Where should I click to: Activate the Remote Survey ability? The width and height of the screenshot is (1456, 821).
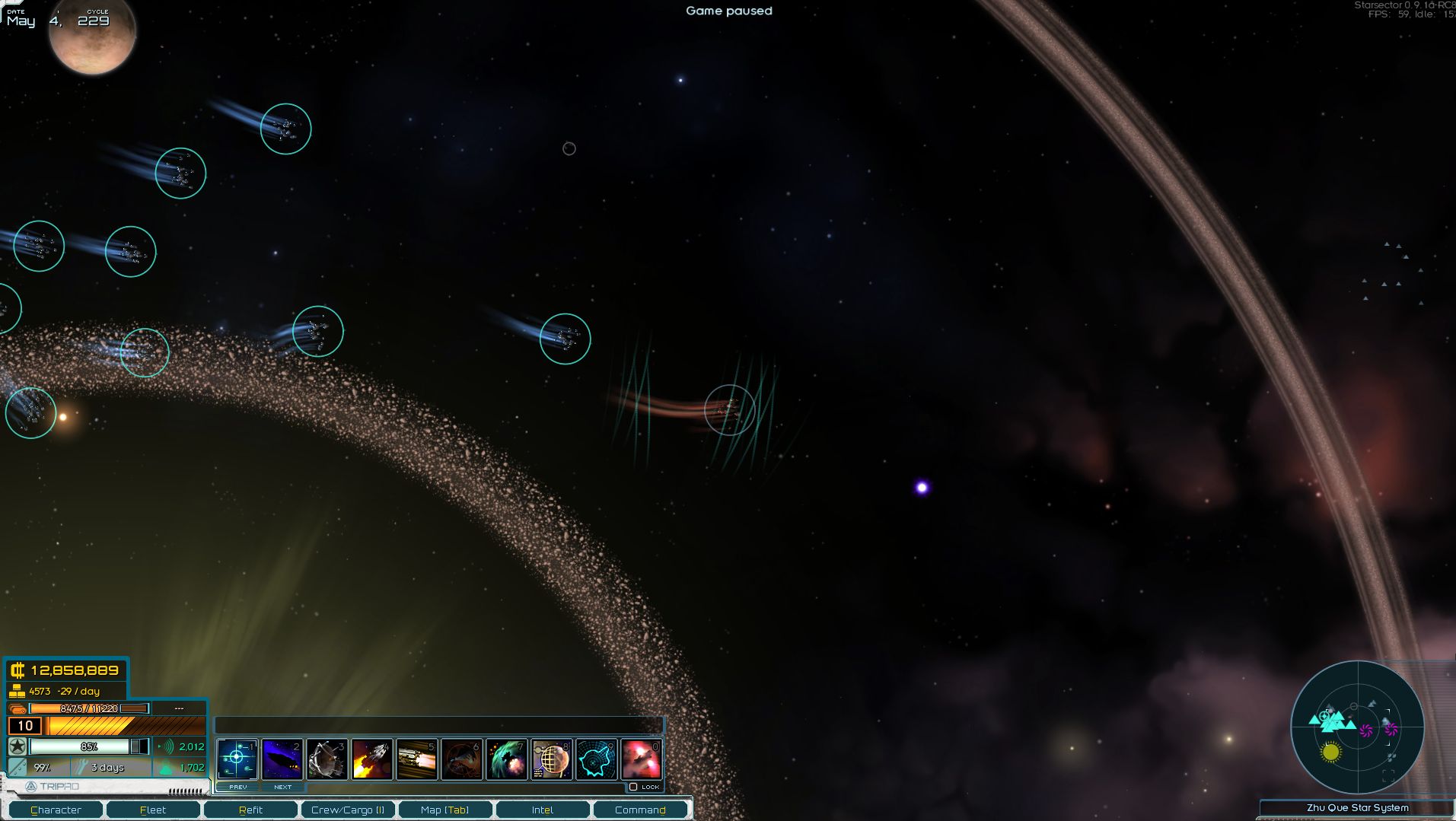[x=553, y=758]
